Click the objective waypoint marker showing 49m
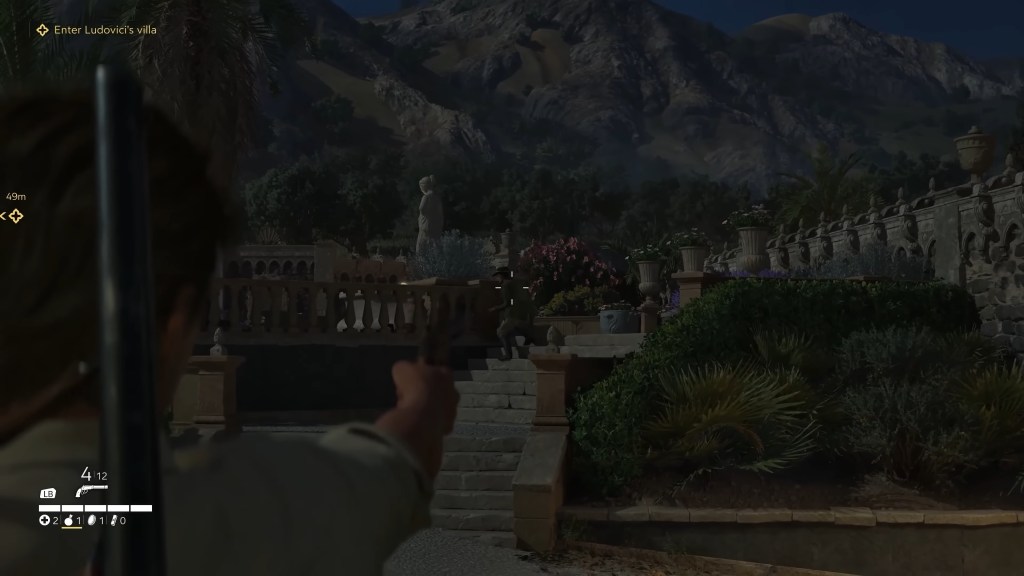 [x=15, y=215]
